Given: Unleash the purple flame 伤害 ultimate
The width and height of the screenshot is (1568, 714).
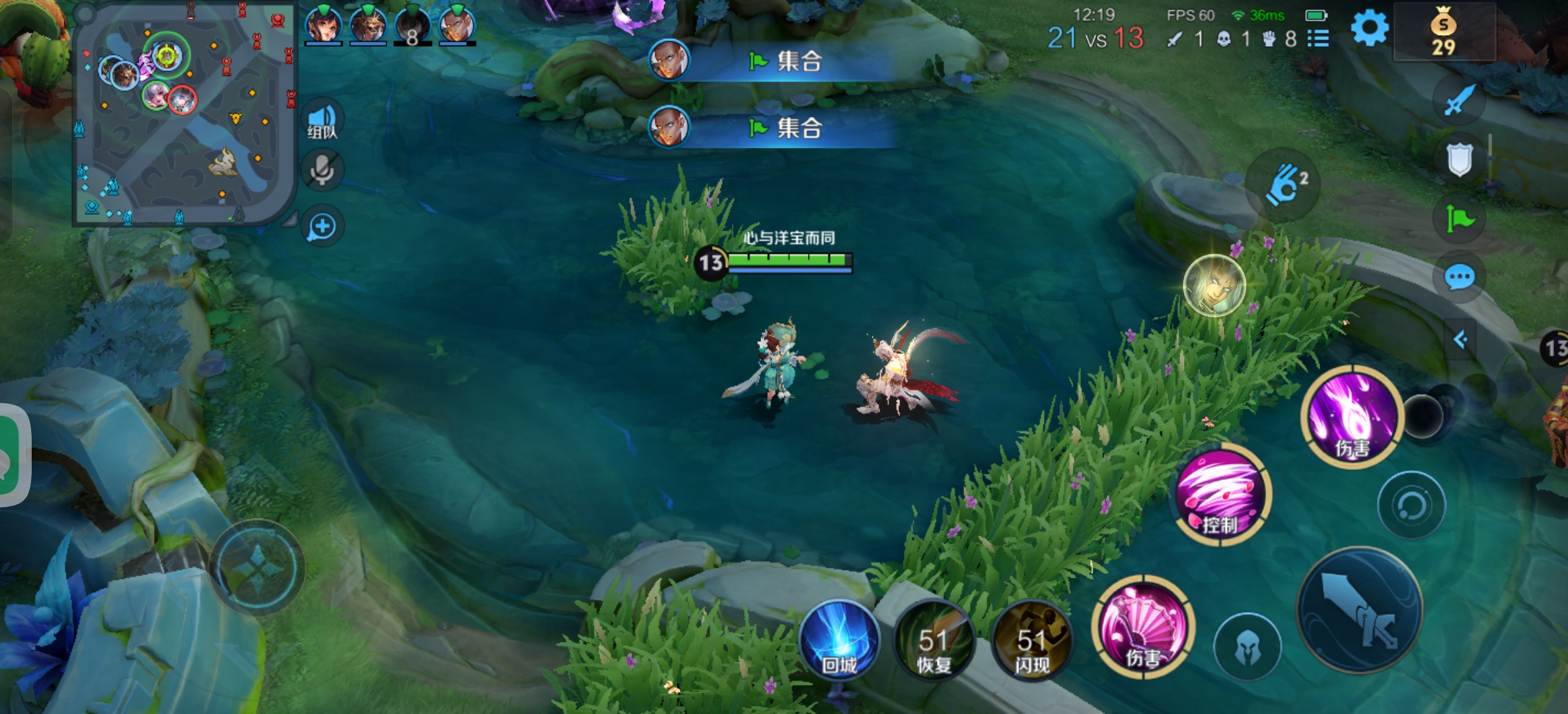Looking at the screenshot, I should click(x=1352, y=416).
